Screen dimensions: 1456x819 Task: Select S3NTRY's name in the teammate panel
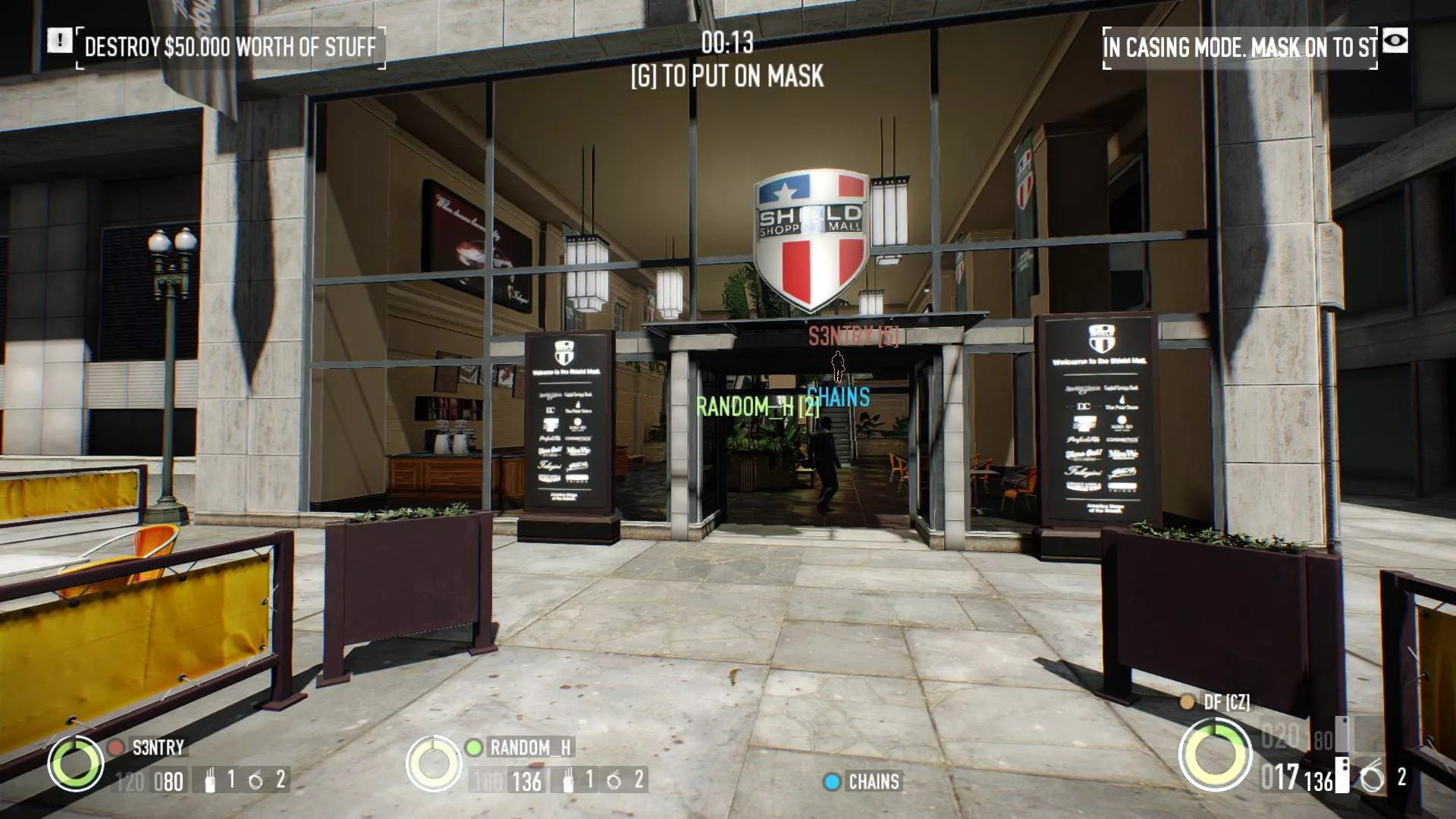pyautogui.click(x=158, y=748)
